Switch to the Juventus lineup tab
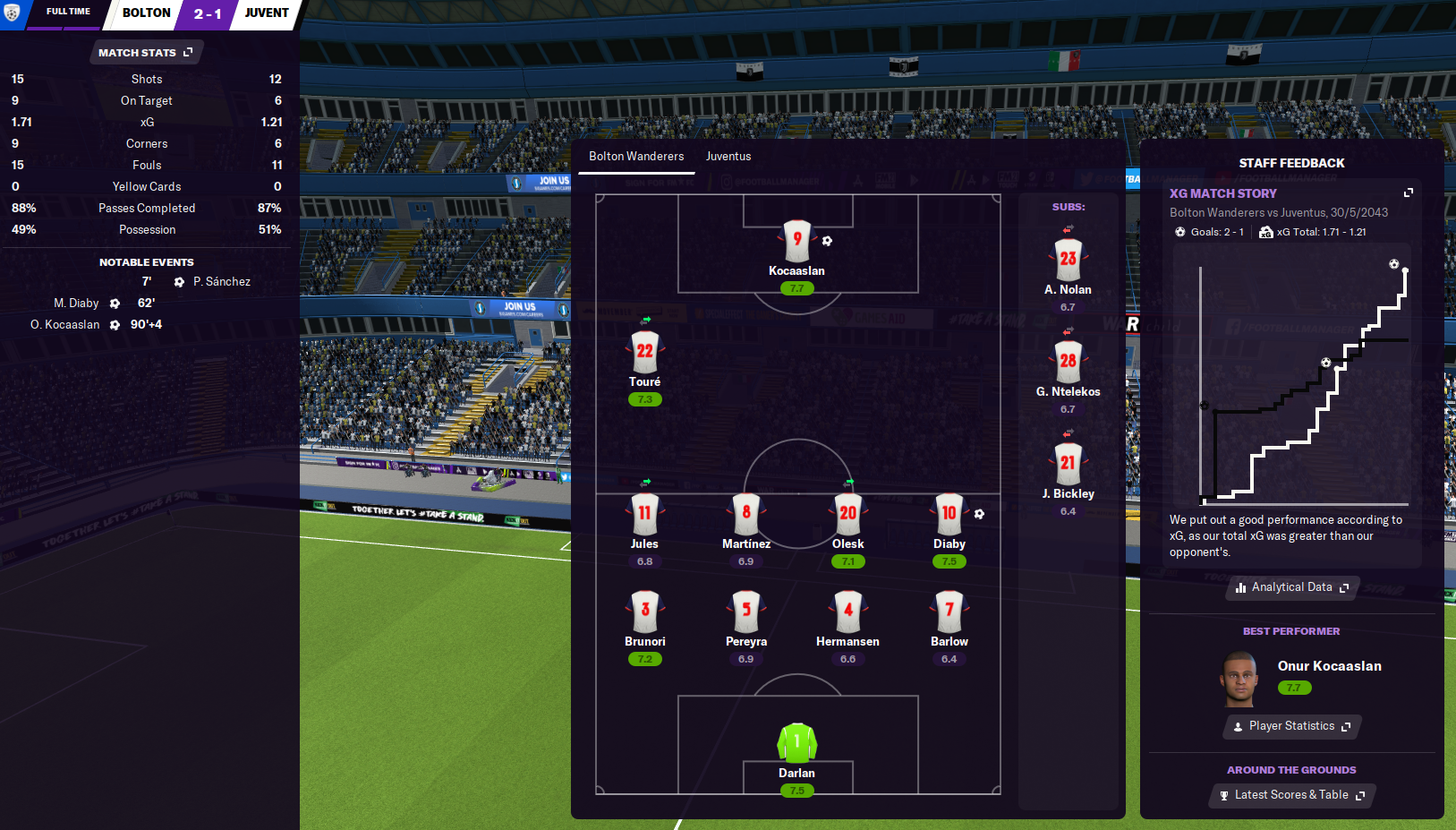Screen dimensions: 1456x830 (728, 157)
